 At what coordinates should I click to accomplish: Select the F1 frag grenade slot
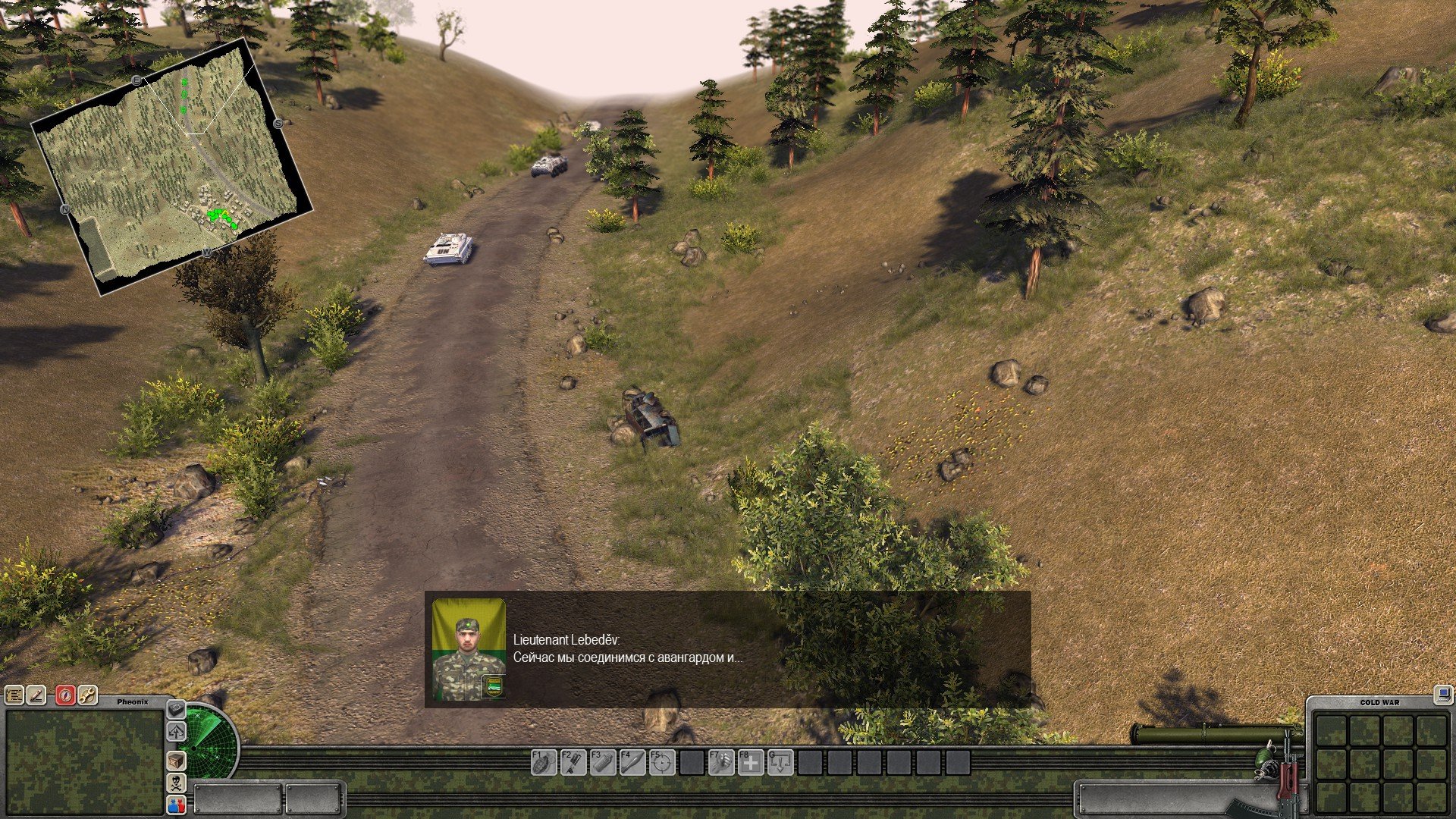click(x=543, y=762)
